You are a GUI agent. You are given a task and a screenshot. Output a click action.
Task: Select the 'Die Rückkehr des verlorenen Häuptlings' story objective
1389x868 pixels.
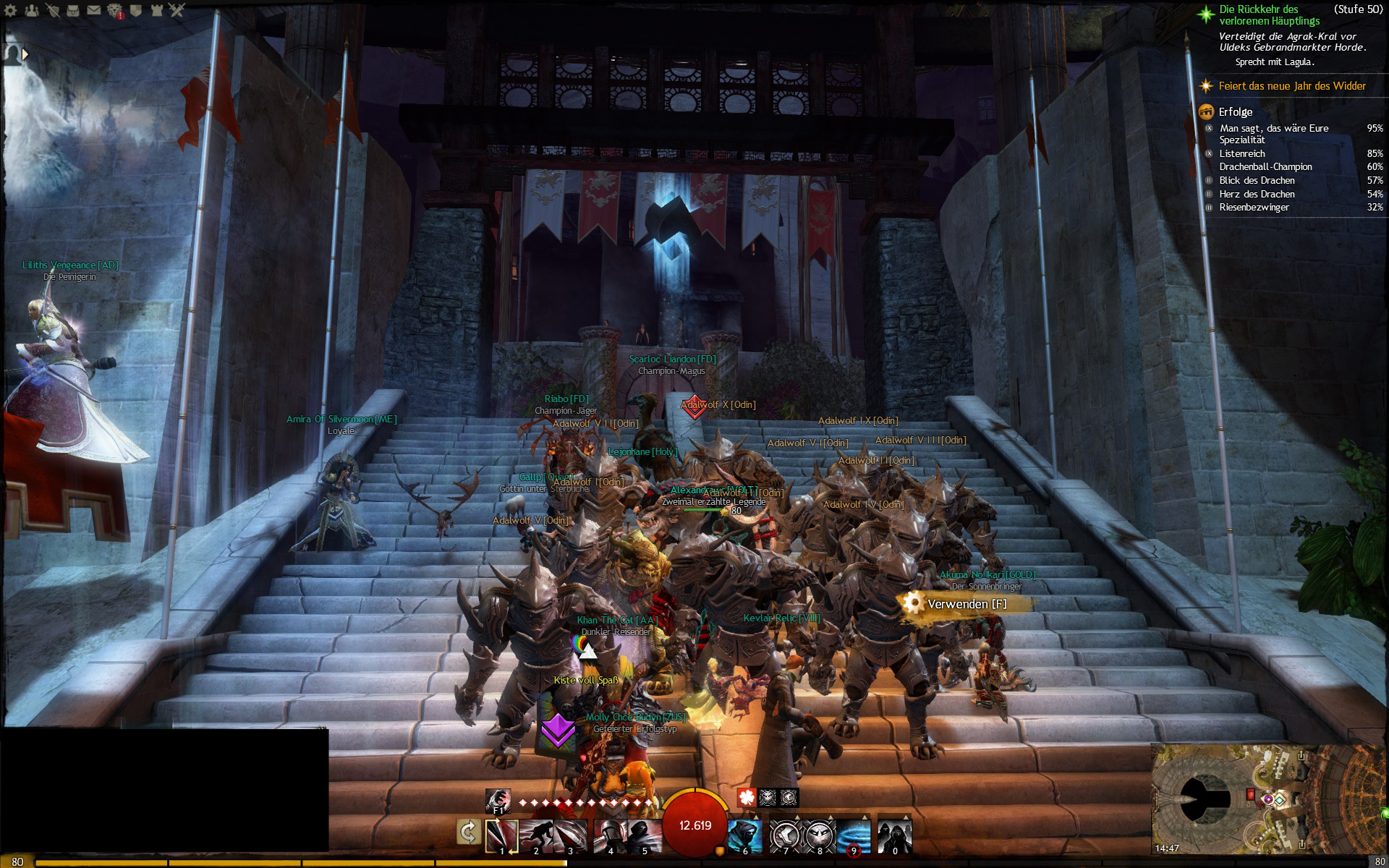(1268, 15)
